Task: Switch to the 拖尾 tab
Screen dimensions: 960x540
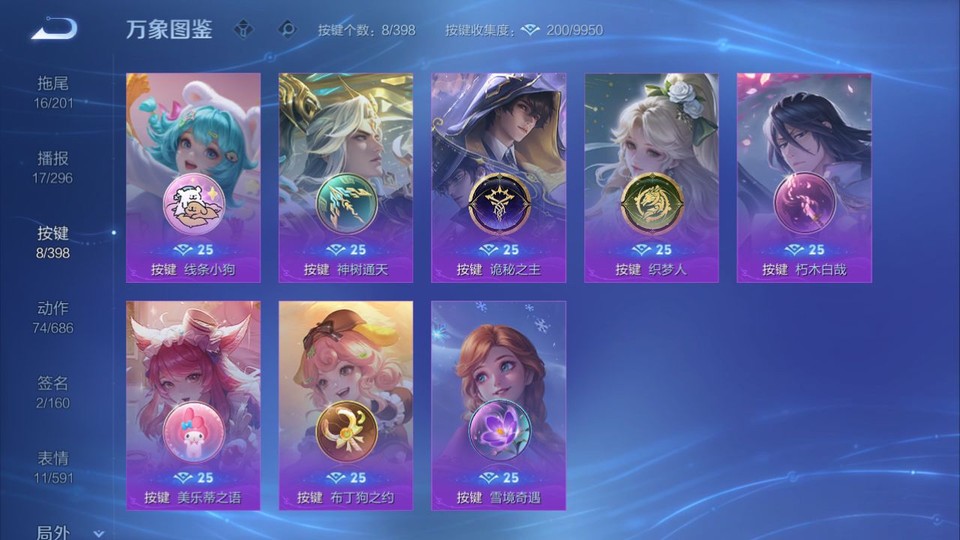Action: point(54,92)
